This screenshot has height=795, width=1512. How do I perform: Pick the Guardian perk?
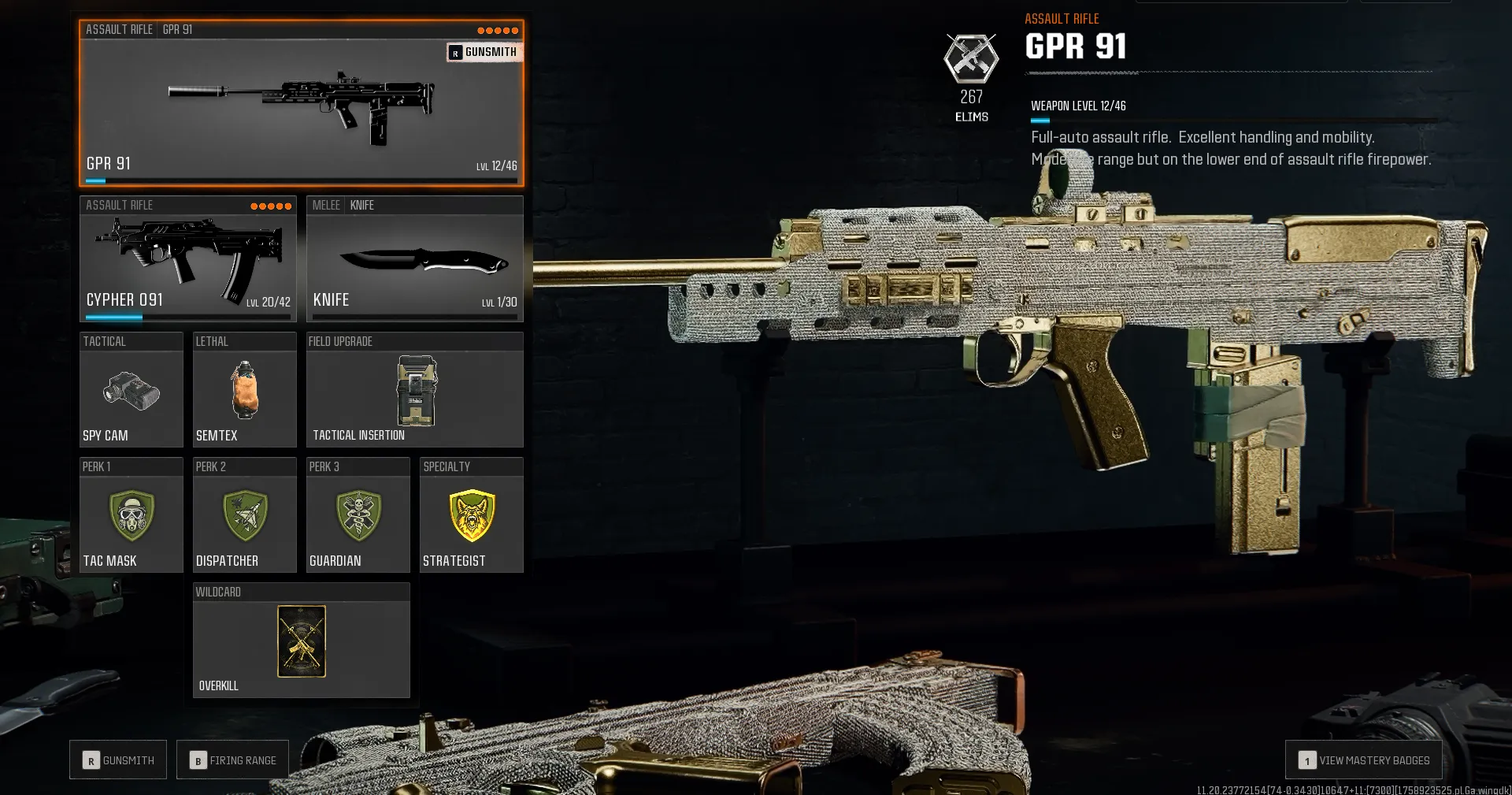click(x=358, y=516)
